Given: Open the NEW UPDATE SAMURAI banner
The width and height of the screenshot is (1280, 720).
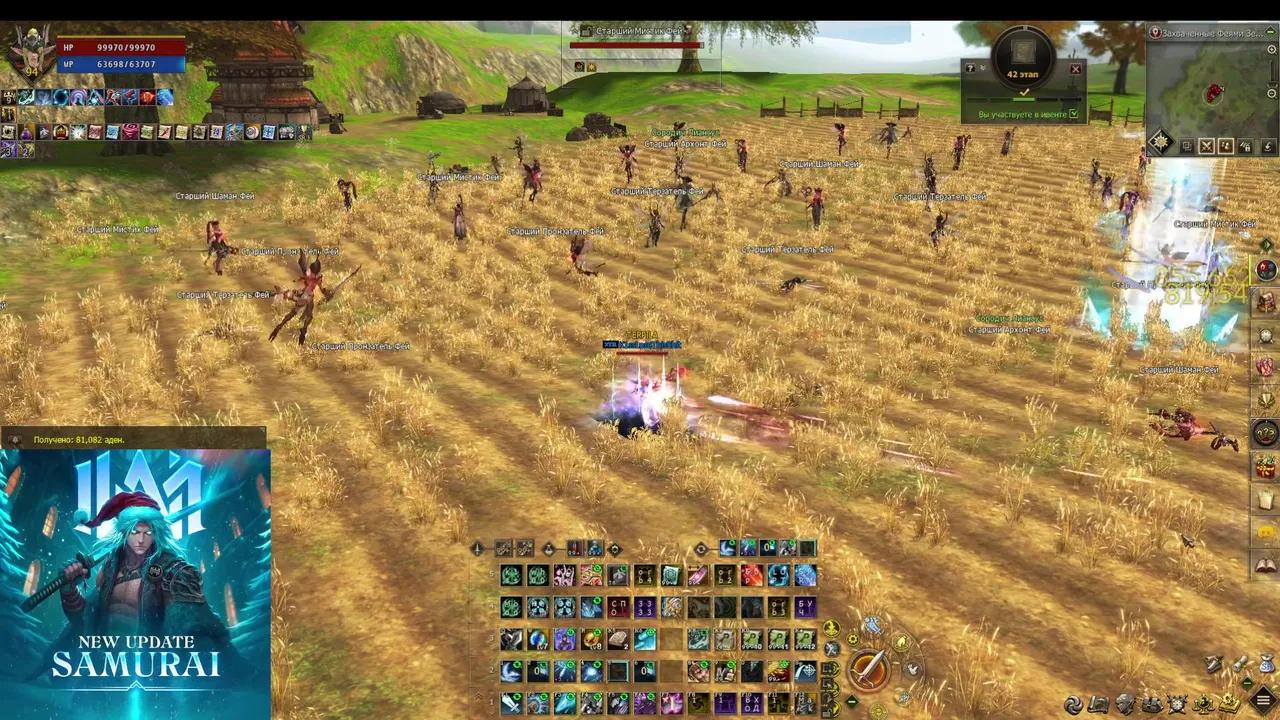Looking at the screenshot, I should [135, 580].
